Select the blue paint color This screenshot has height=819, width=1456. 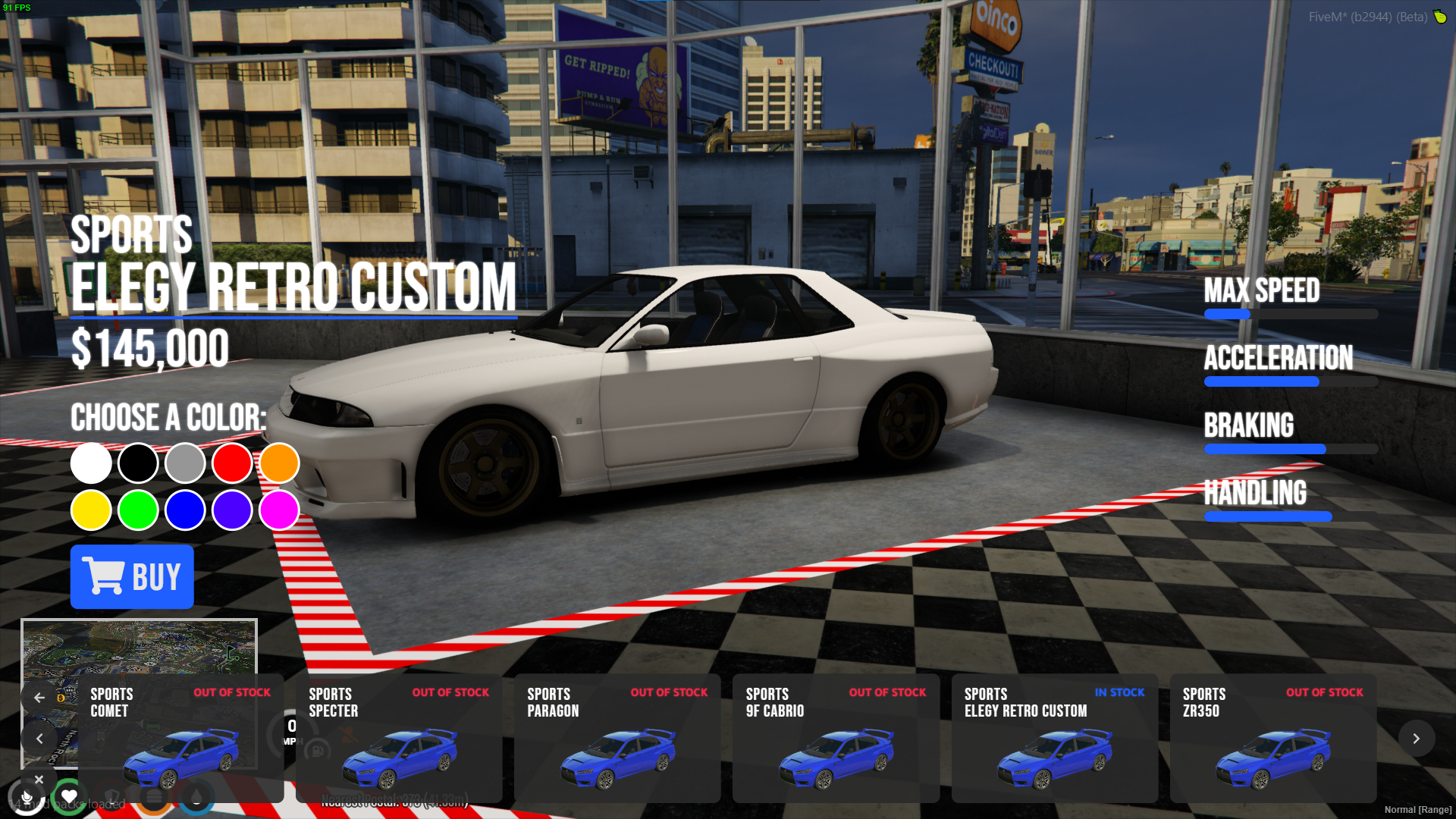pos(185,510)
